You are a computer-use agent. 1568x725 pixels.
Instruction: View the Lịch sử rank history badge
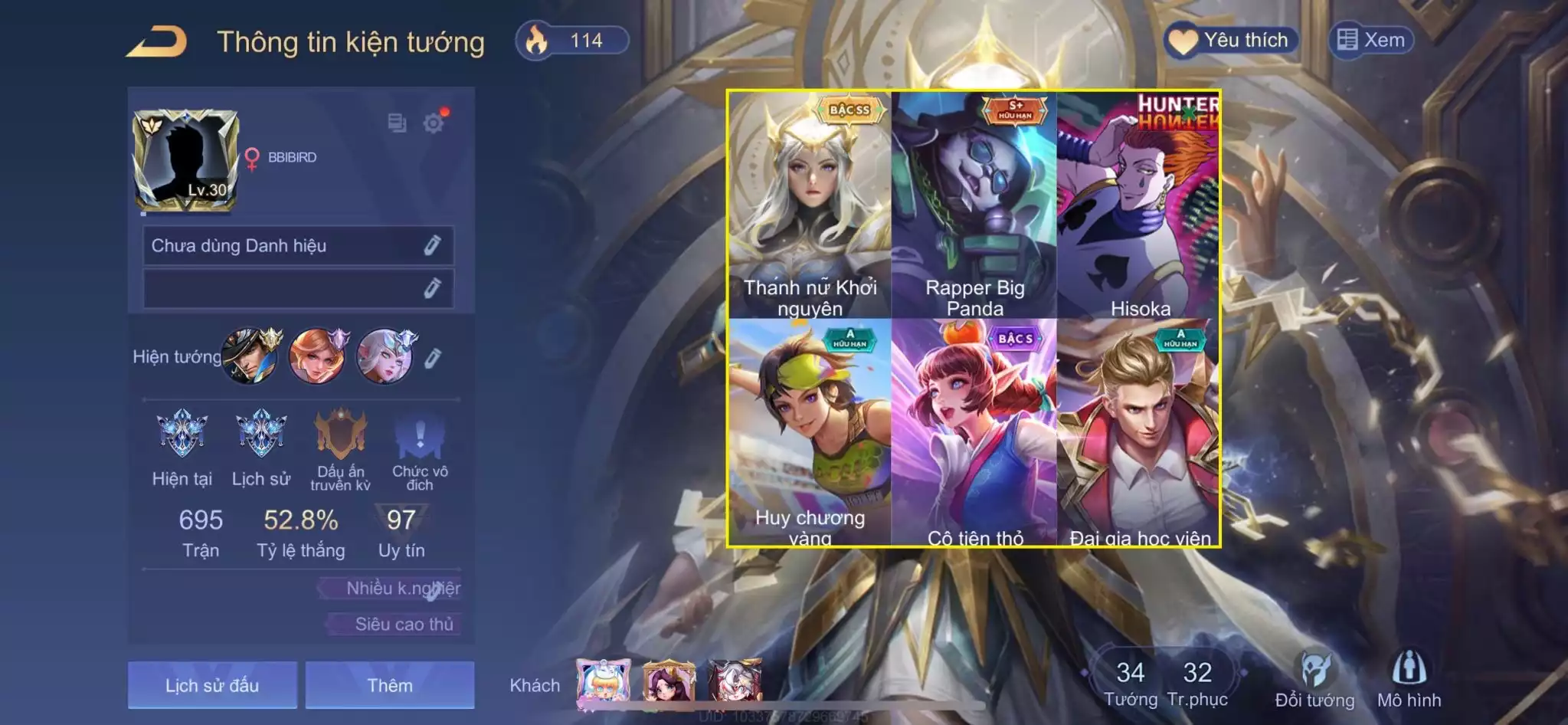(x=261, y=436)
